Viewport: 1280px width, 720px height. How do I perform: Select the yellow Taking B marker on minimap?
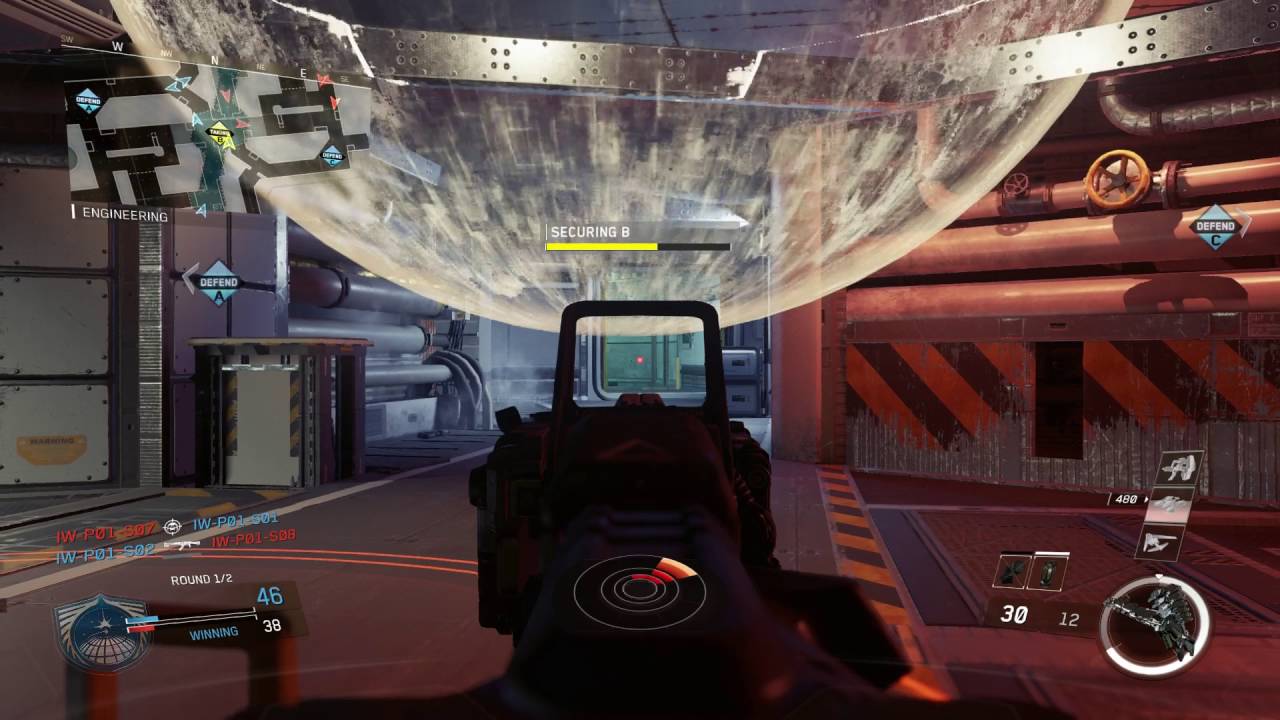click(220, 133)
